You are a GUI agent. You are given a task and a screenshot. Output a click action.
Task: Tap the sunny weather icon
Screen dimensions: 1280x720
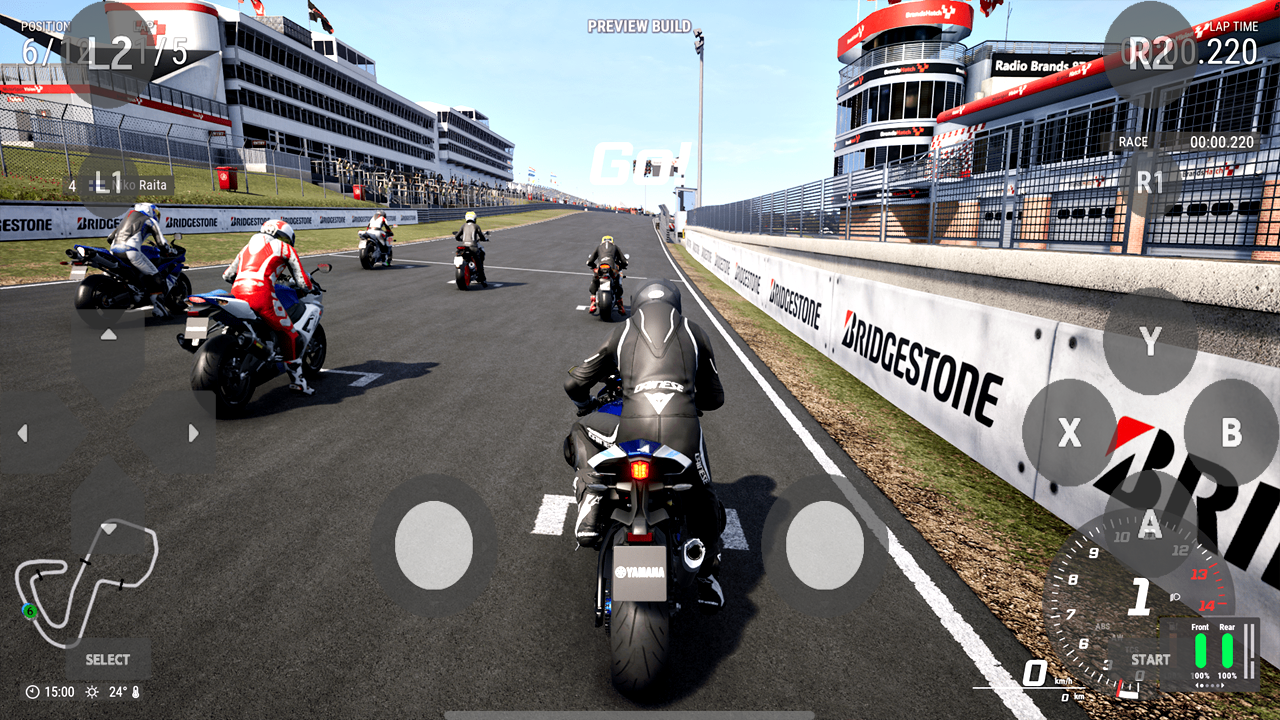click(x=92, y=692)
